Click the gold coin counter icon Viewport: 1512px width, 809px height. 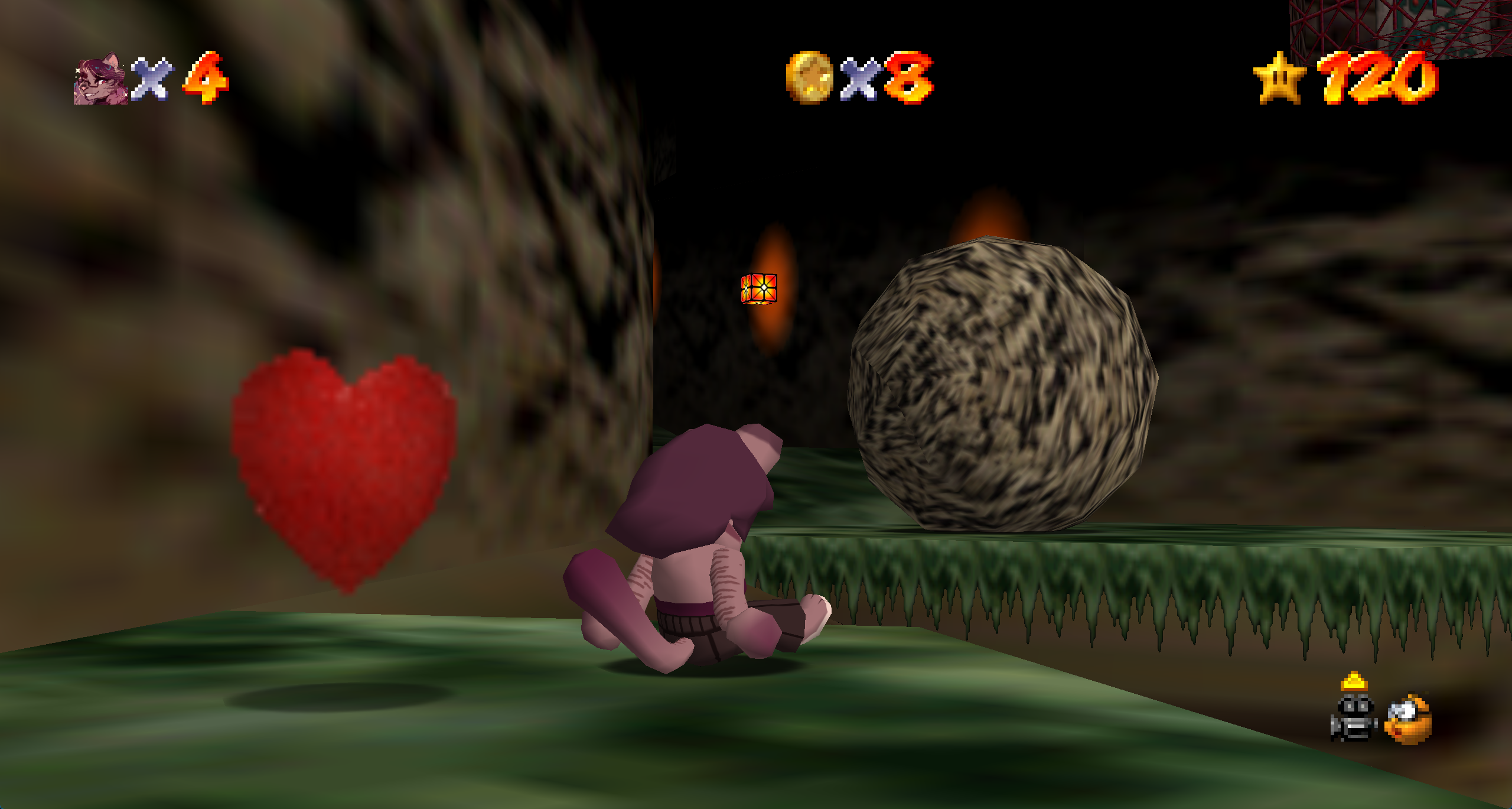click(809, 77)
